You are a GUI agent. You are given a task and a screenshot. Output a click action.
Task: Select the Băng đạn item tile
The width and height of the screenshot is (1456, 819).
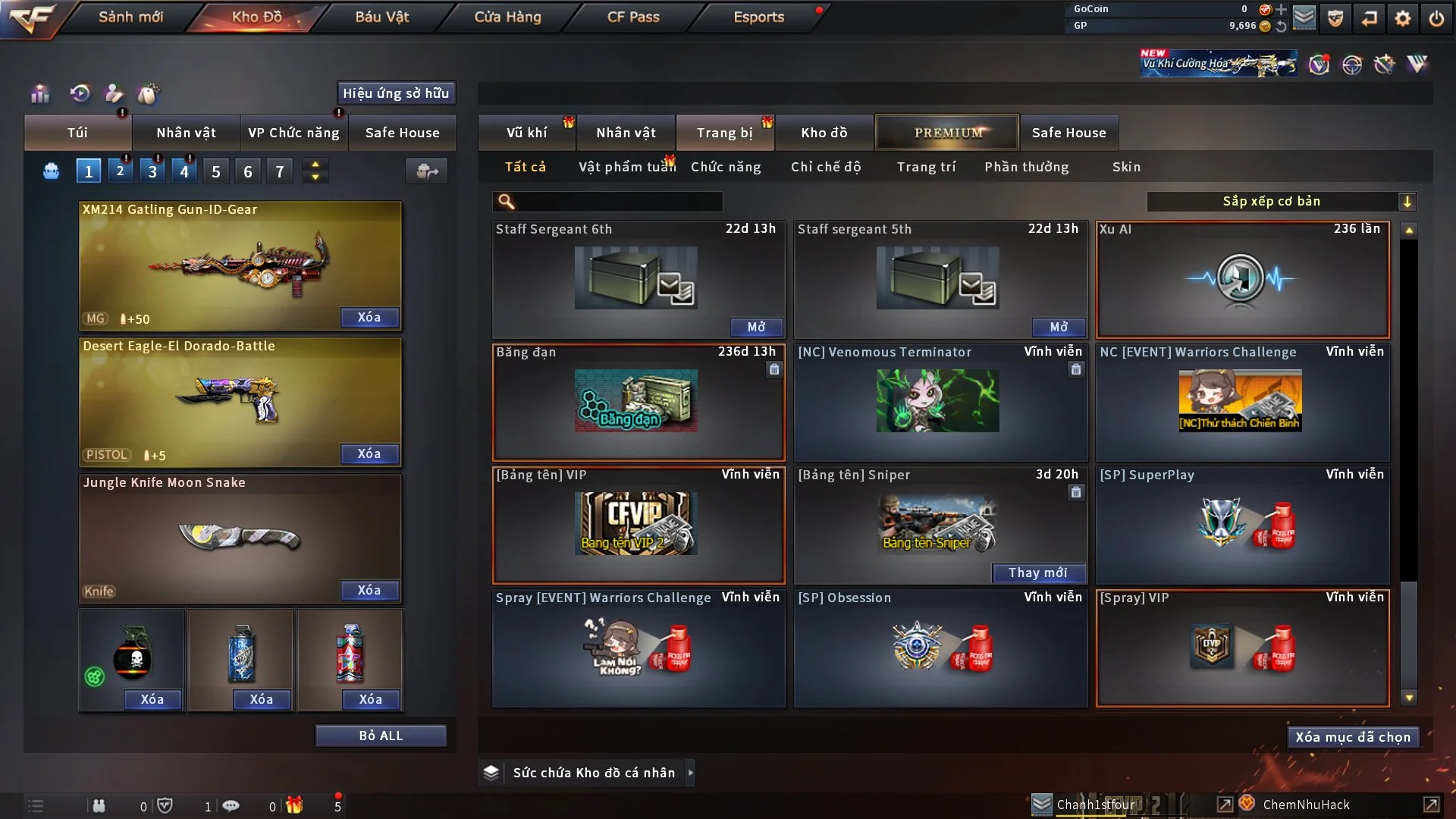click(x=638, y=402)
